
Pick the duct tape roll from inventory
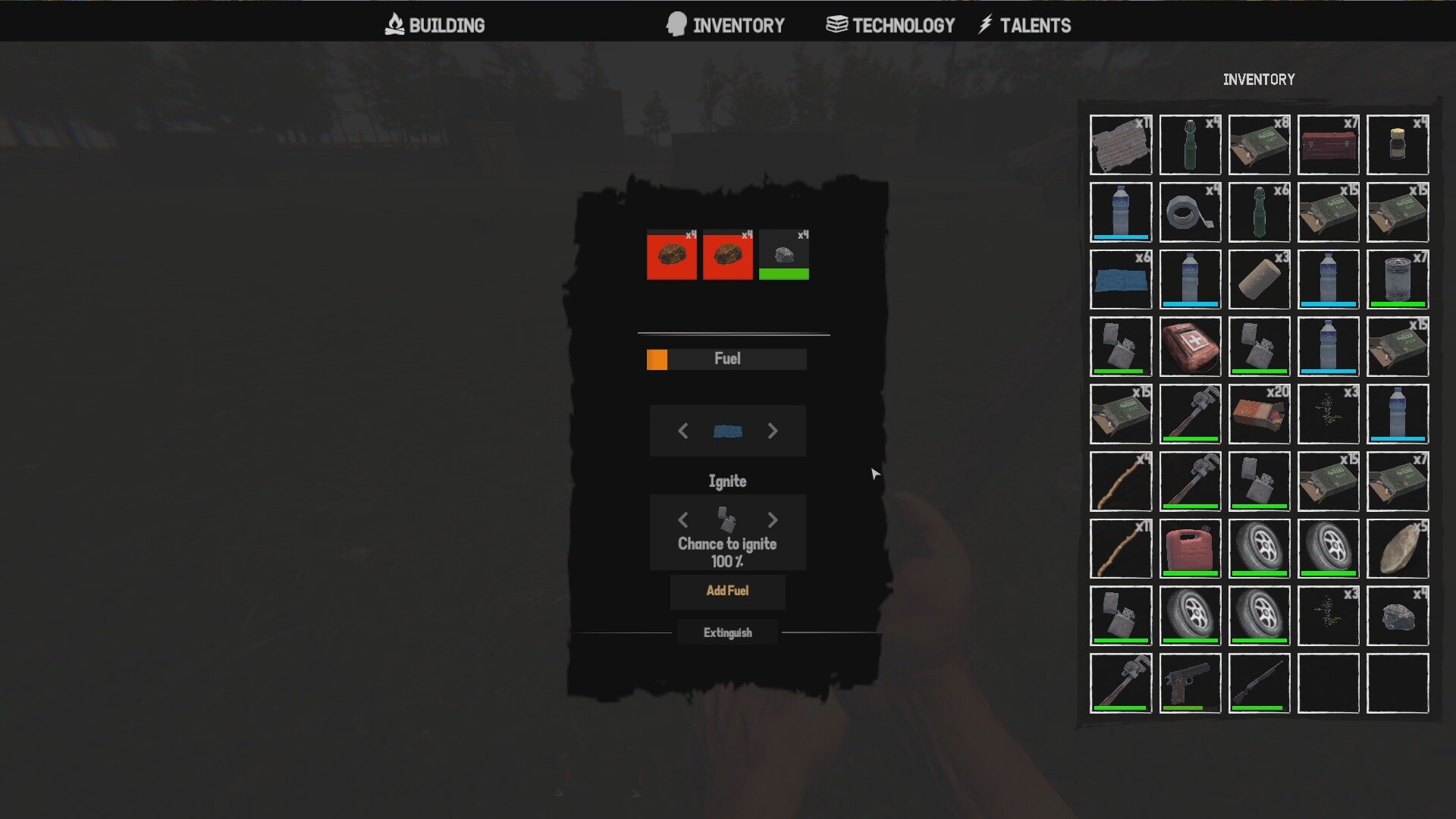click(x=1190, y=212)
